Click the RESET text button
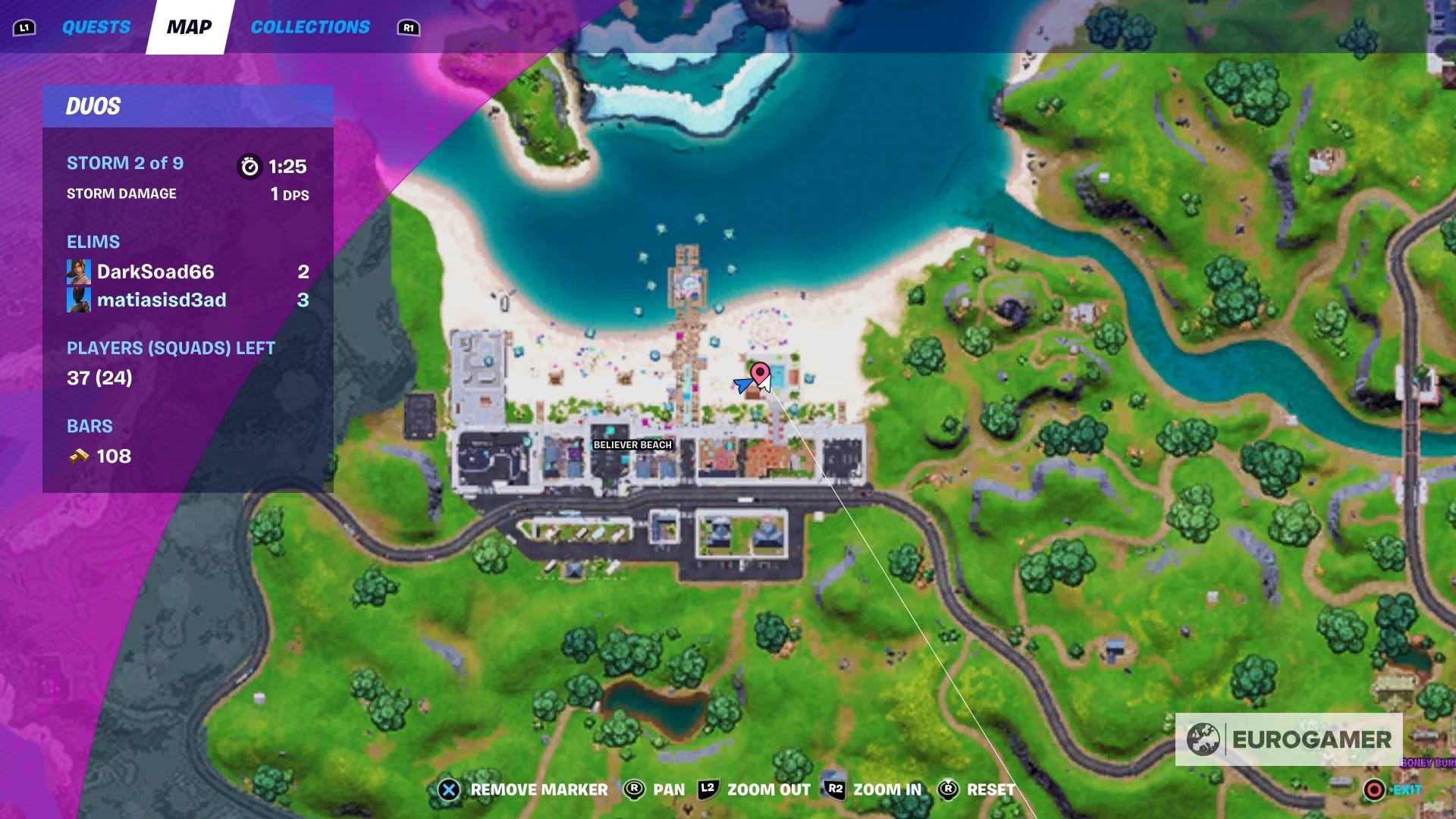This screenshot has height=819, width=1456. [991, 789]
